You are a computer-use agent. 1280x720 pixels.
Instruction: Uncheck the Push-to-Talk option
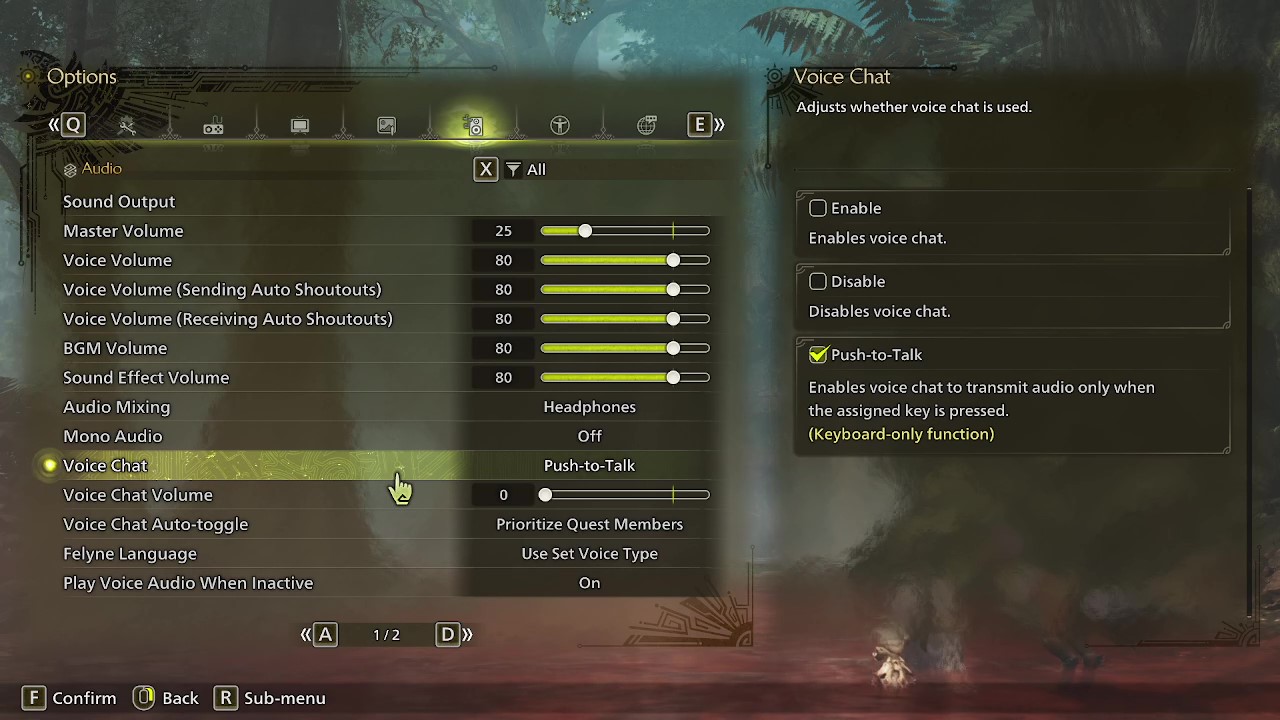(818, 354)
